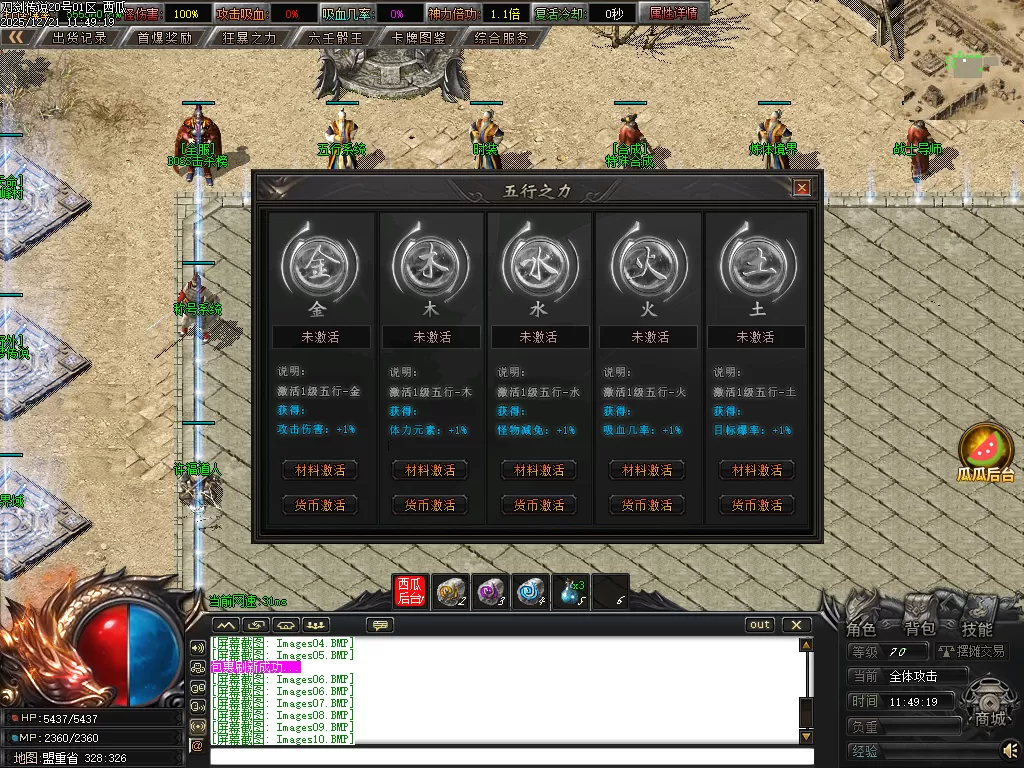Show the 卡牌图鉴 card collection
This screenshot has height=768, width=1024.
click(419, 38)
